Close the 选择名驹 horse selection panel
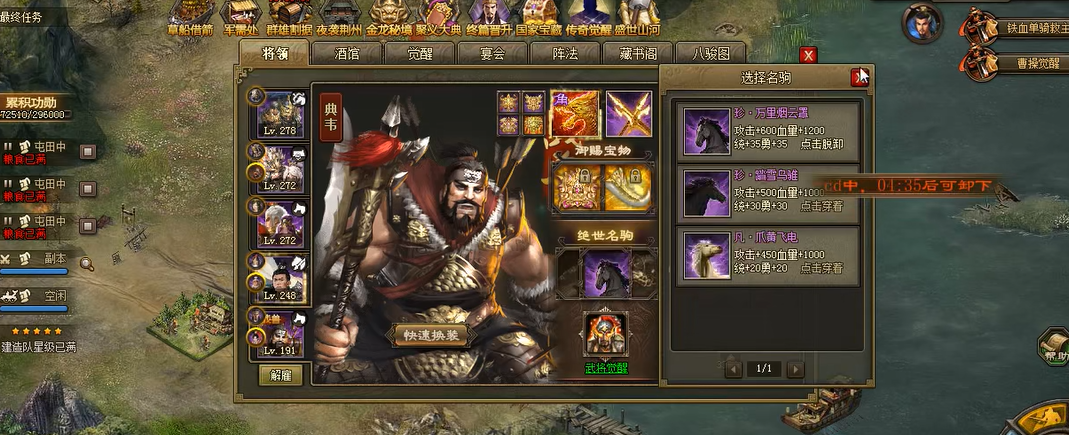Screen dimensions: 1069x435 click(858, 78)
